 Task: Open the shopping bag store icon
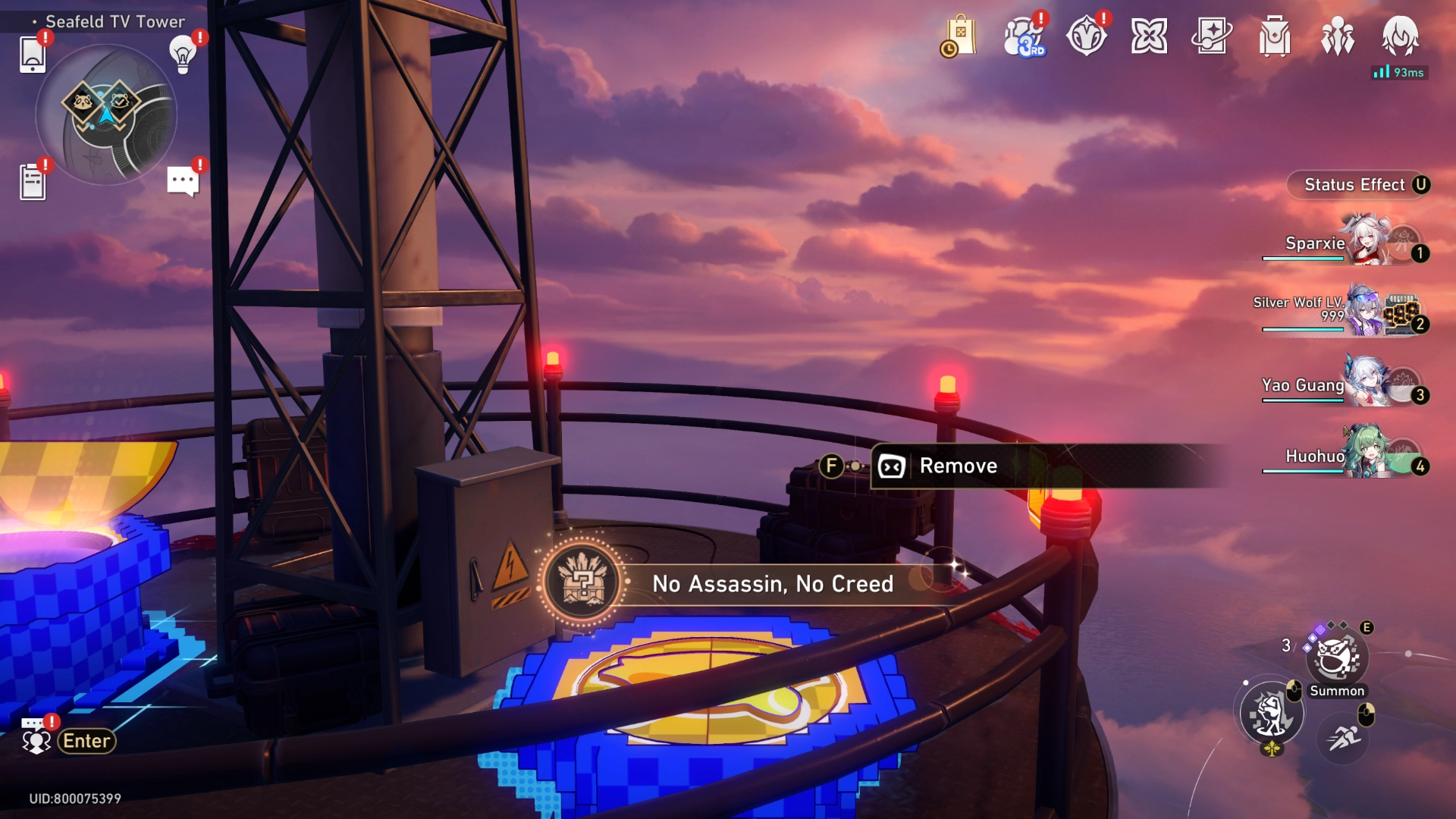coord(960,36)
